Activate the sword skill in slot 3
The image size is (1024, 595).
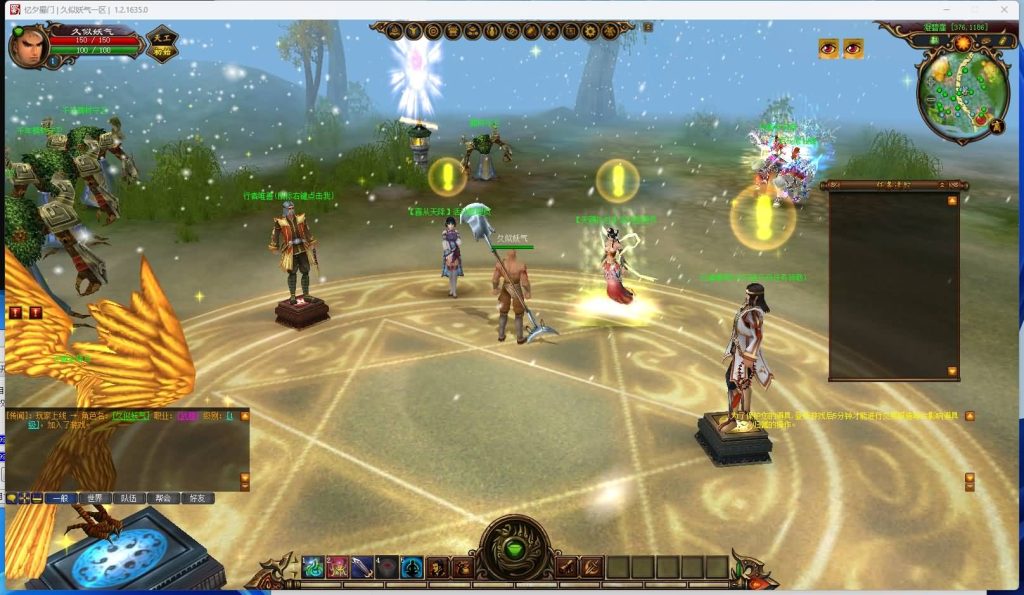pyautogui.click(x=362, y=567)
